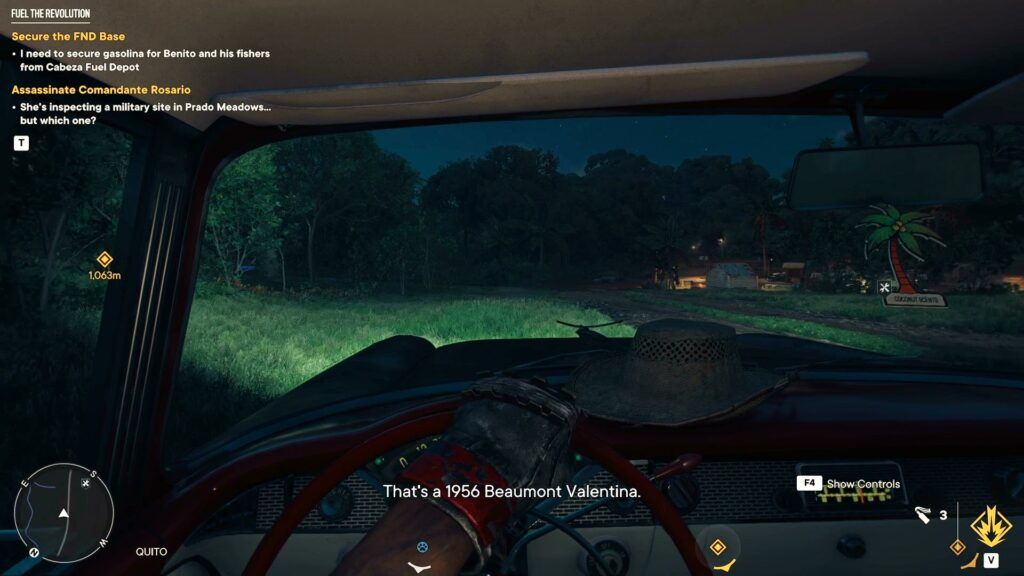Image resolution: width=1024 pixels, height=576 pixels.
Task: Click the Show Controls prompt label
Action: click(x=863, y=484)
